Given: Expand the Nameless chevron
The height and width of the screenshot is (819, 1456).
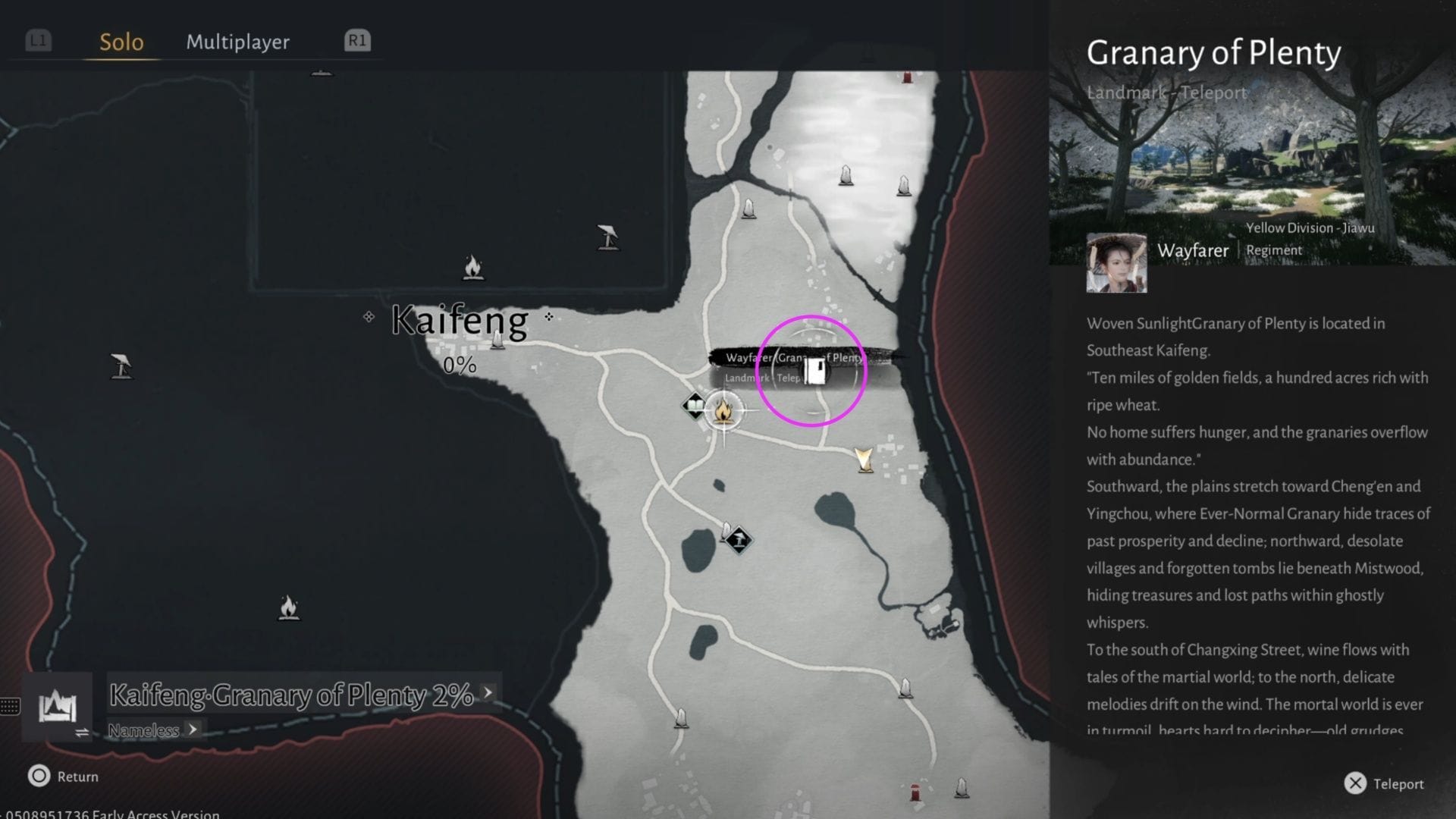Looking at the screenshot, I should 193,730.
